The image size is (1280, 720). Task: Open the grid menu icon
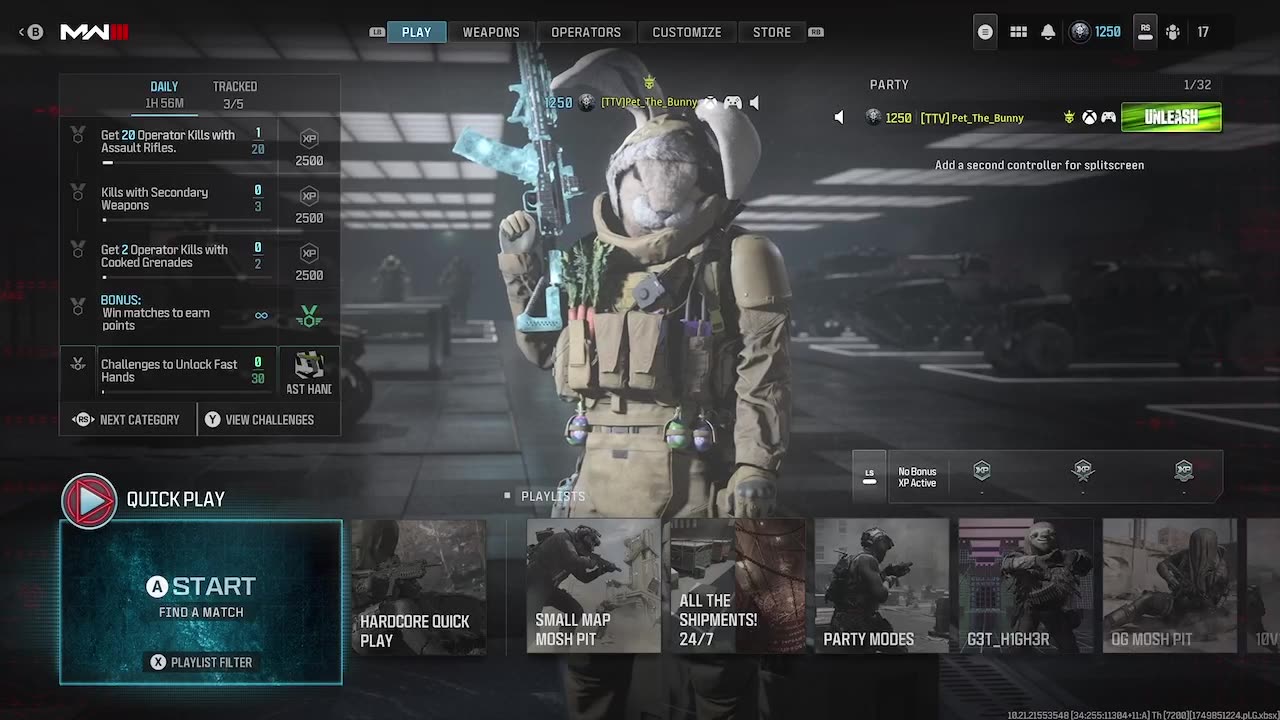(x=1018, y=32)
